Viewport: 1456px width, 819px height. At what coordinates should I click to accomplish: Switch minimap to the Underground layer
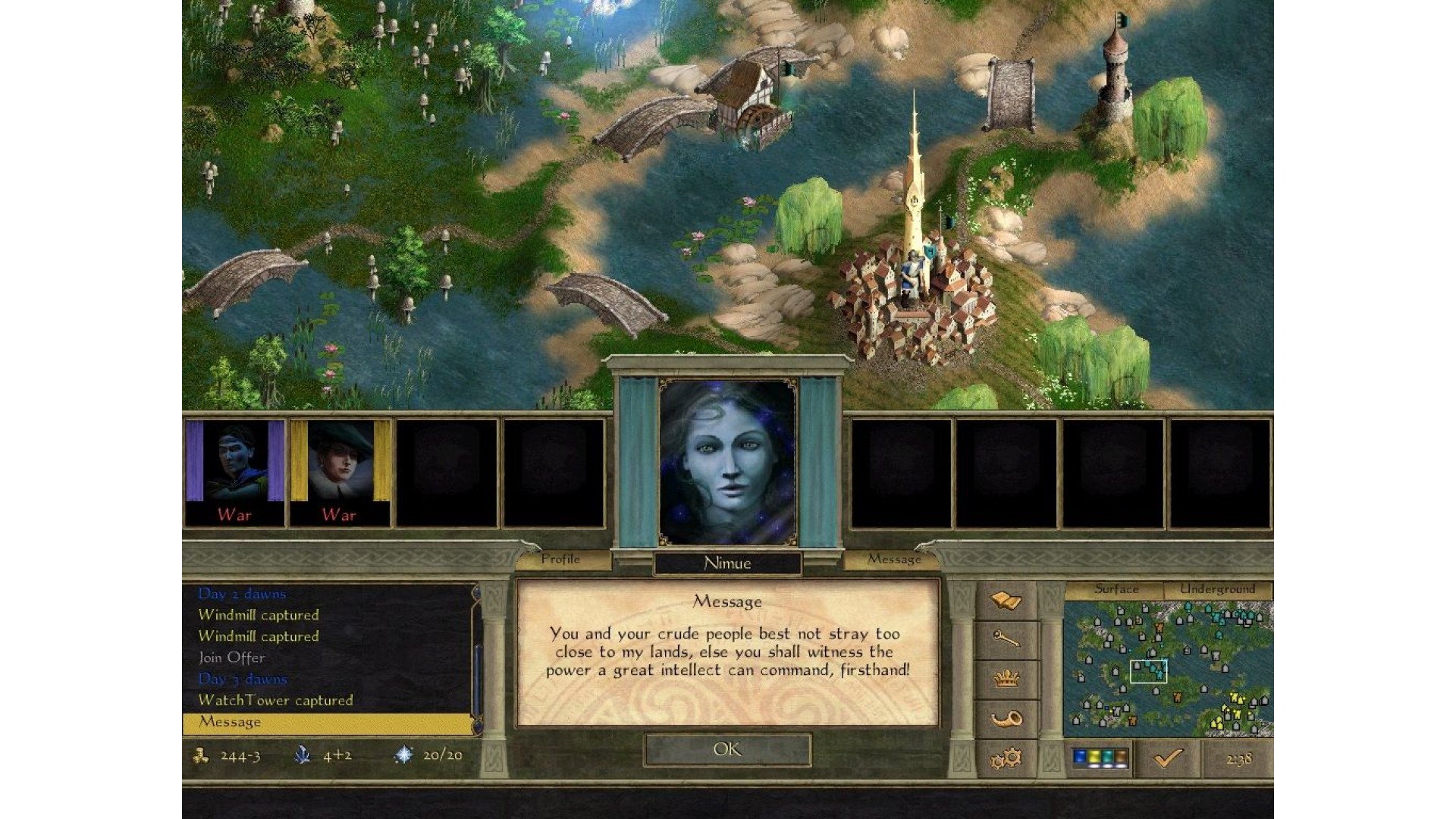tap(1217, 589)
